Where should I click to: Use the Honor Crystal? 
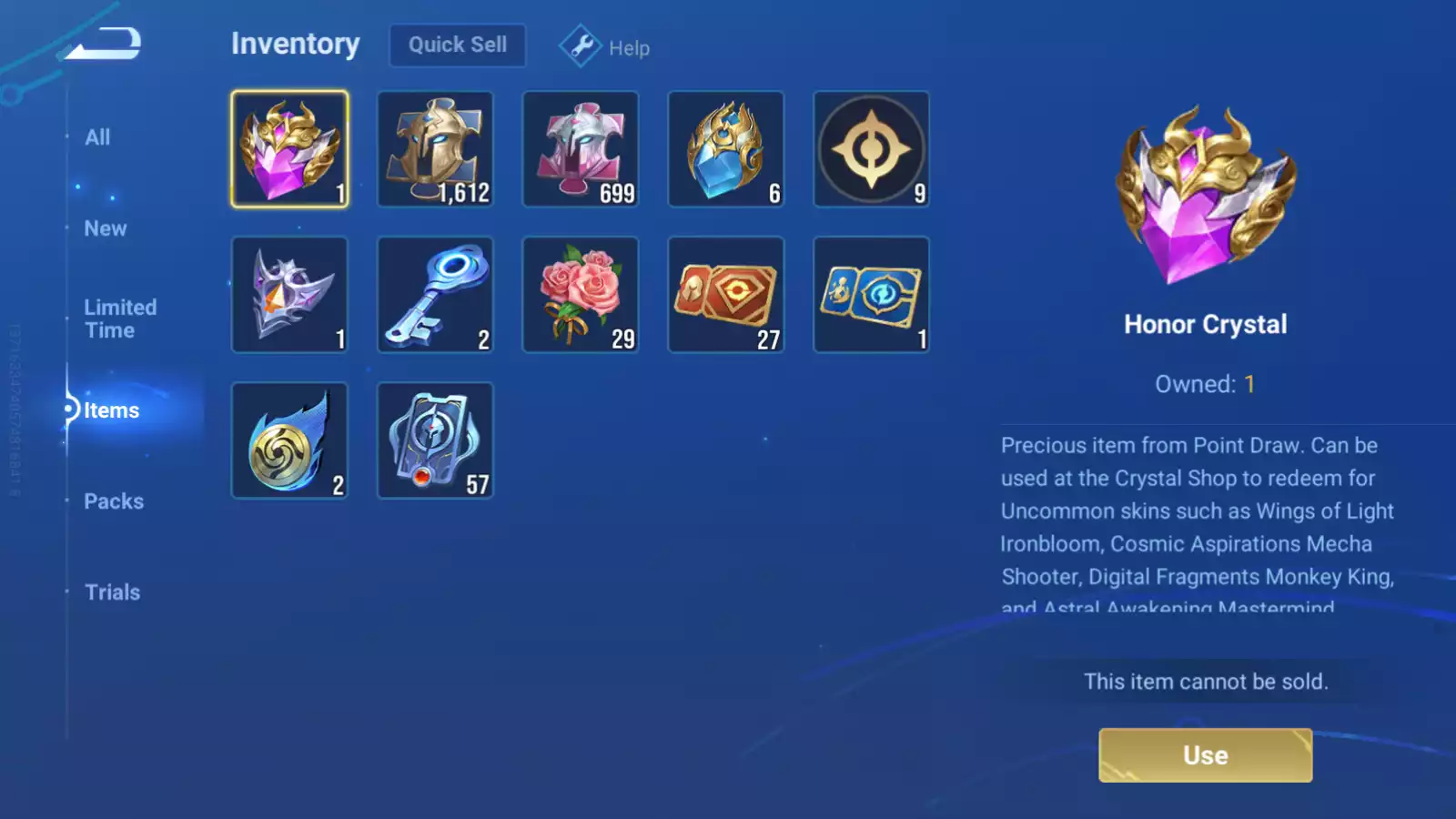click(1205, 755)
